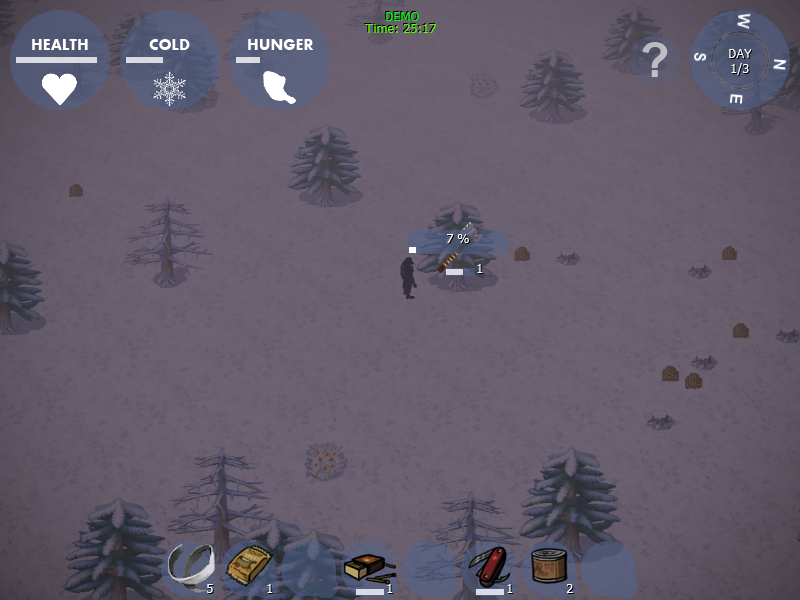
Task: Select the canned food slot
Action: (x=549, y=568)
